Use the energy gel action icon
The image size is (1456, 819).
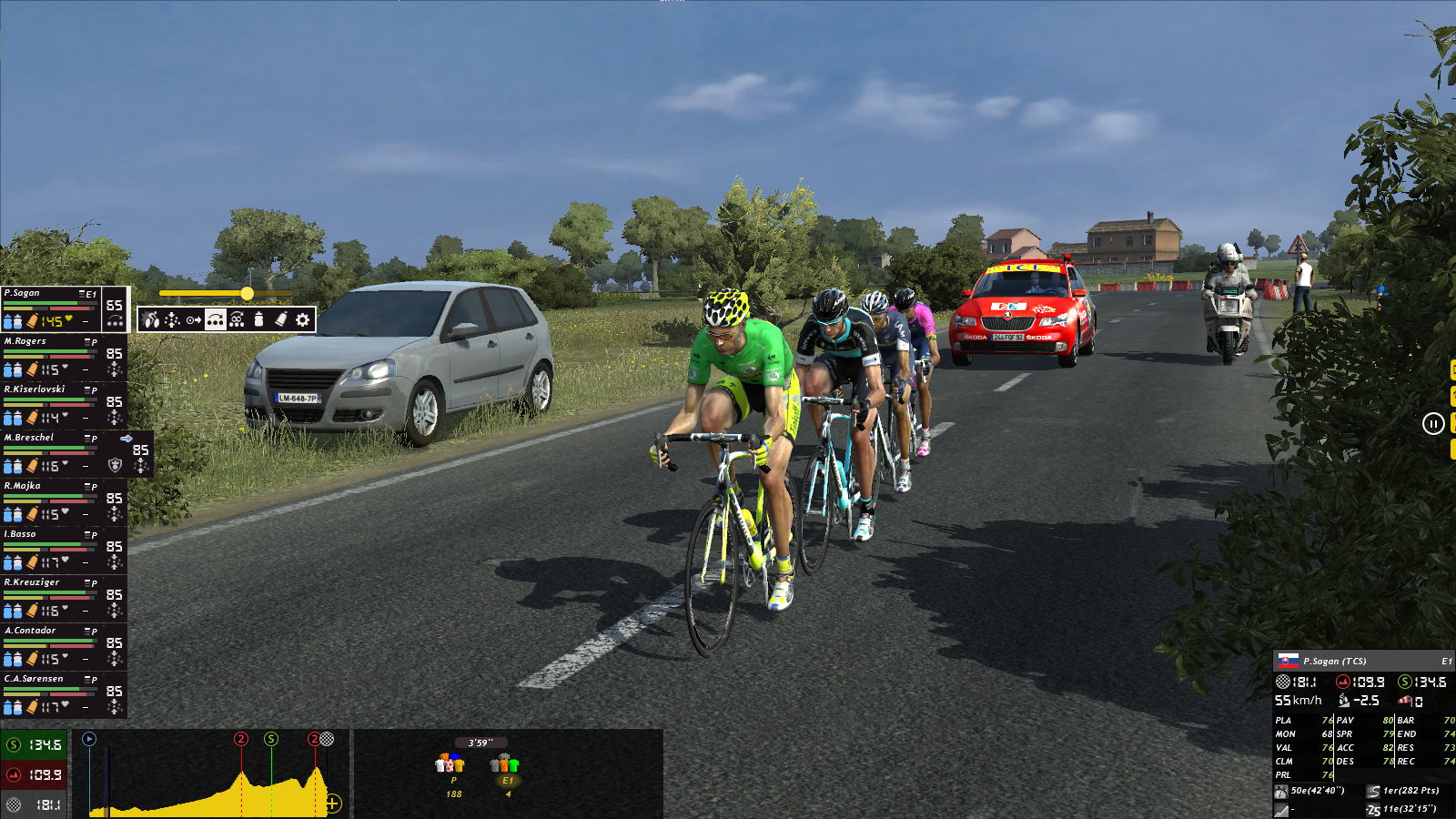click(x=280, y=319)
